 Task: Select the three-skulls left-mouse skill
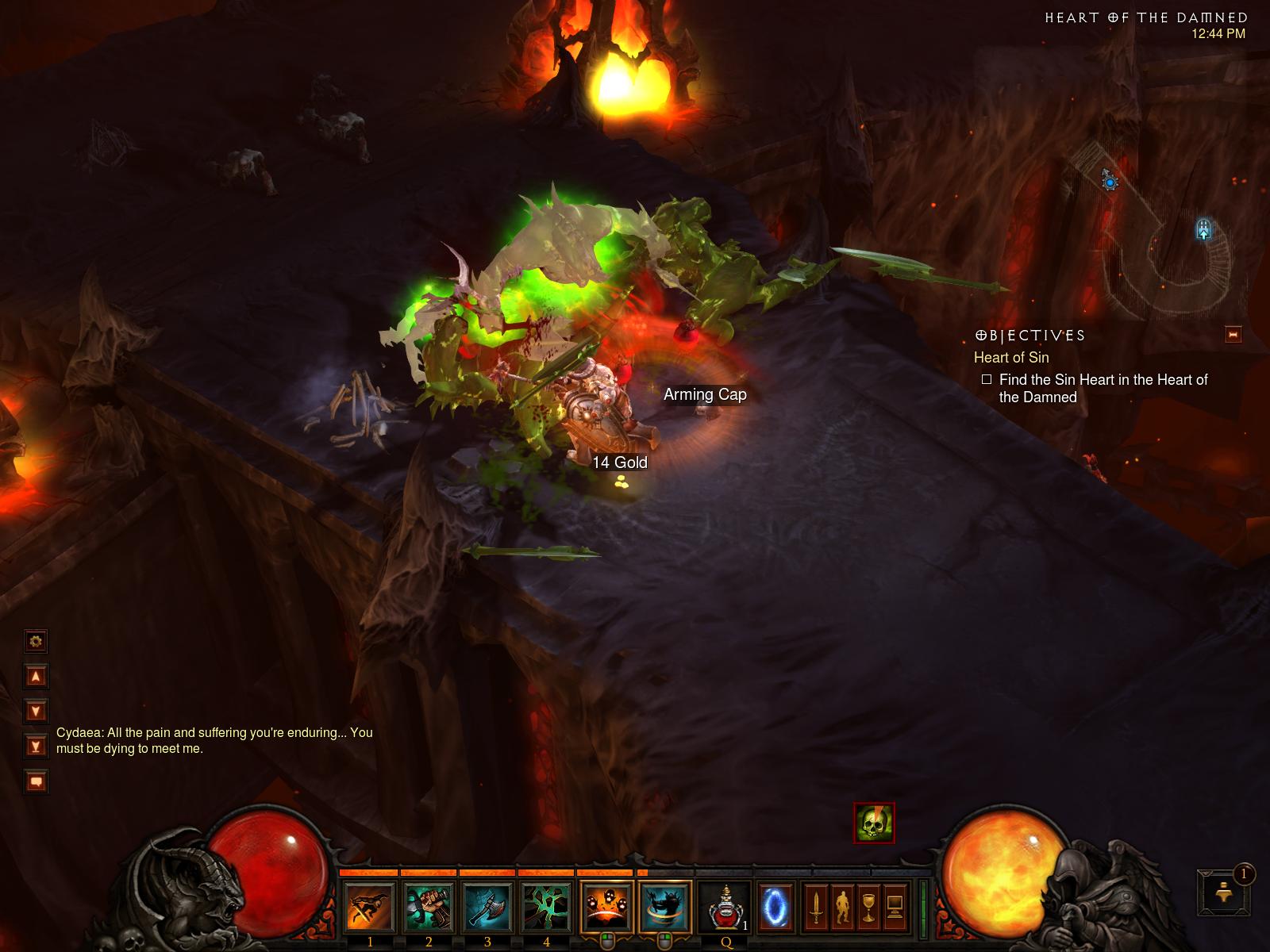pyautogui.click(x=607, y=908)
